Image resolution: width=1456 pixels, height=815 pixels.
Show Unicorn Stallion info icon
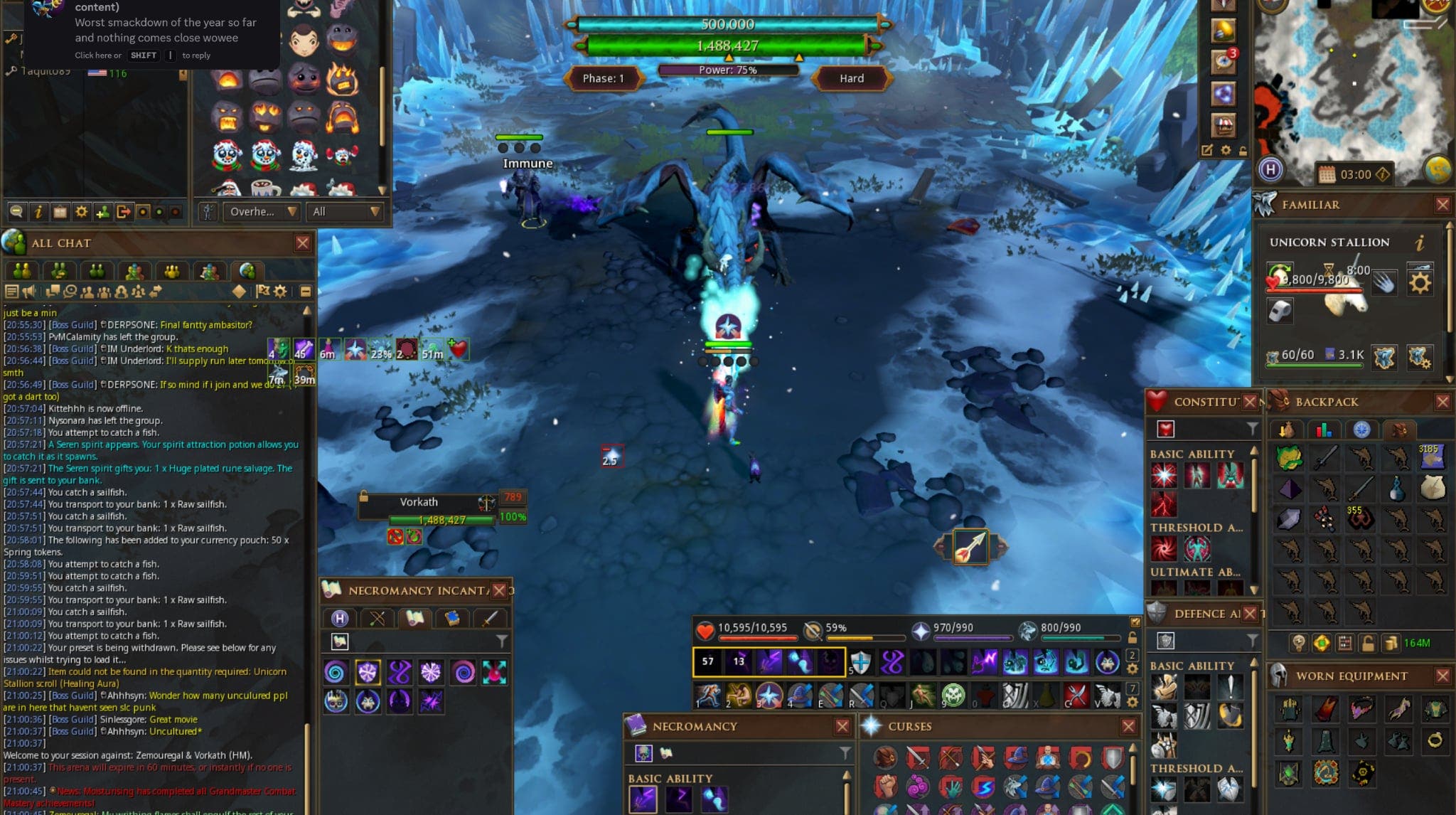click(1420, 243)
